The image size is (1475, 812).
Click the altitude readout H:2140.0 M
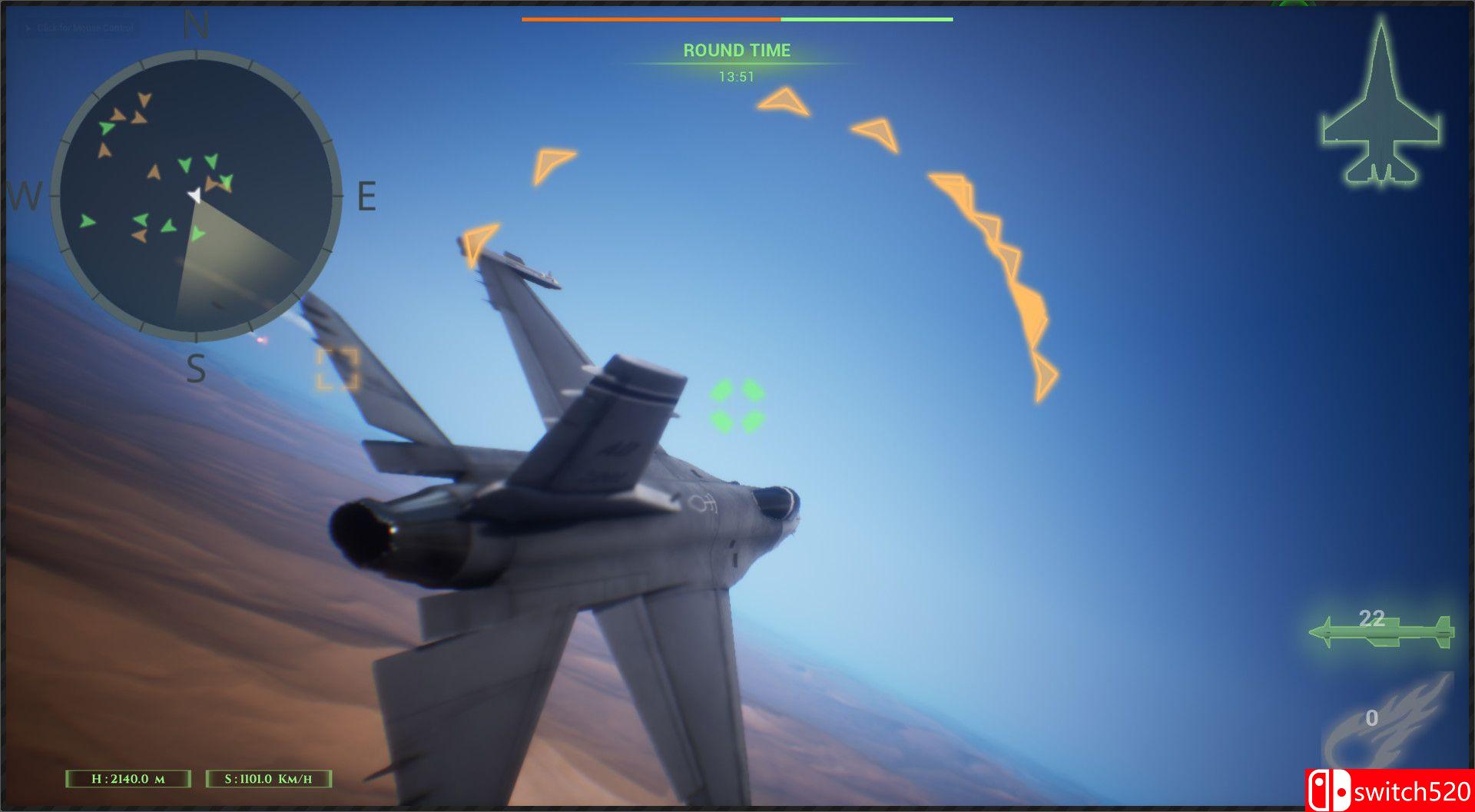point(127,777)
